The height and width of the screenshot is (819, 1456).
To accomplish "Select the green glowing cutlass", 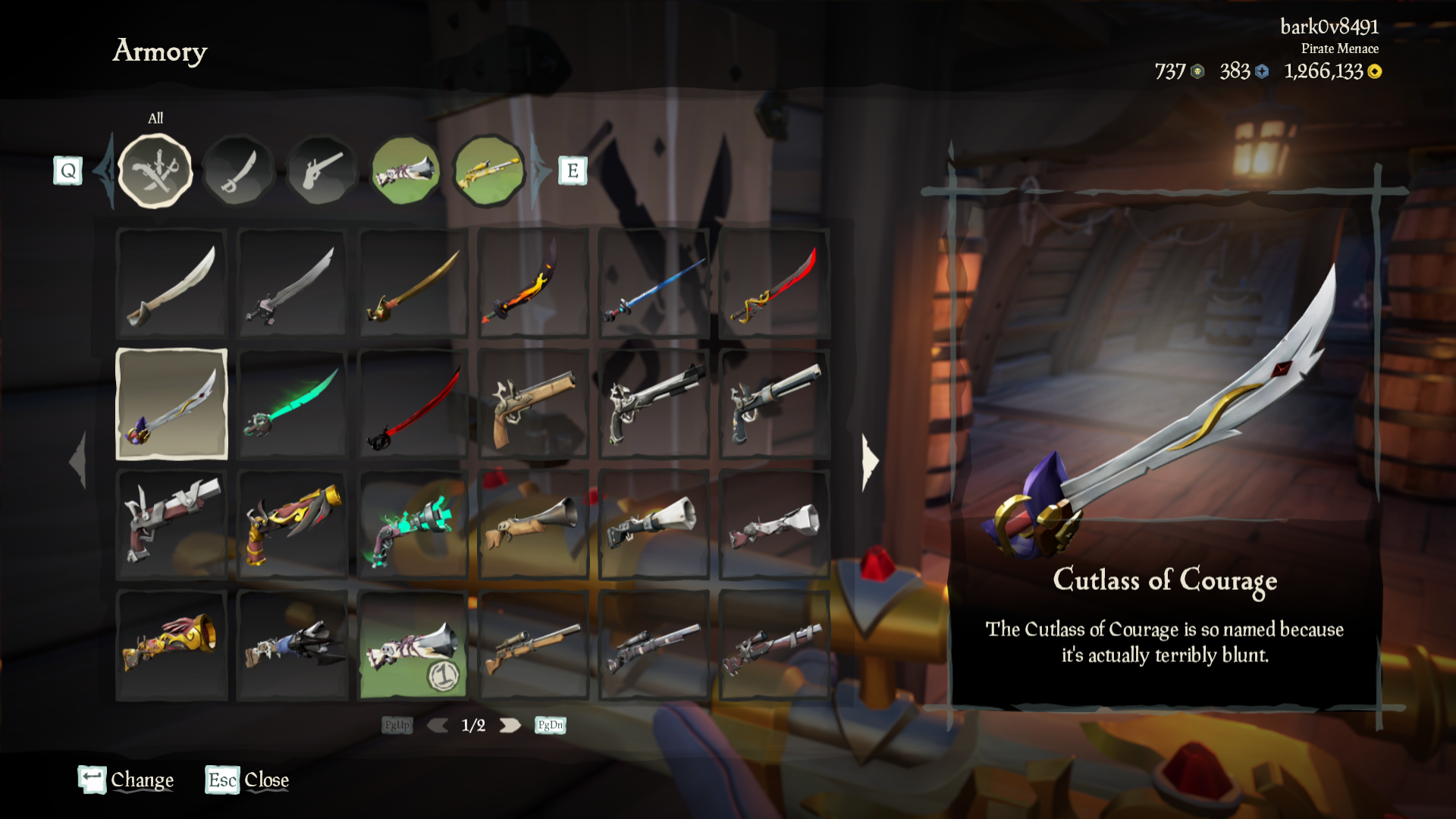I will coord(292,404).
